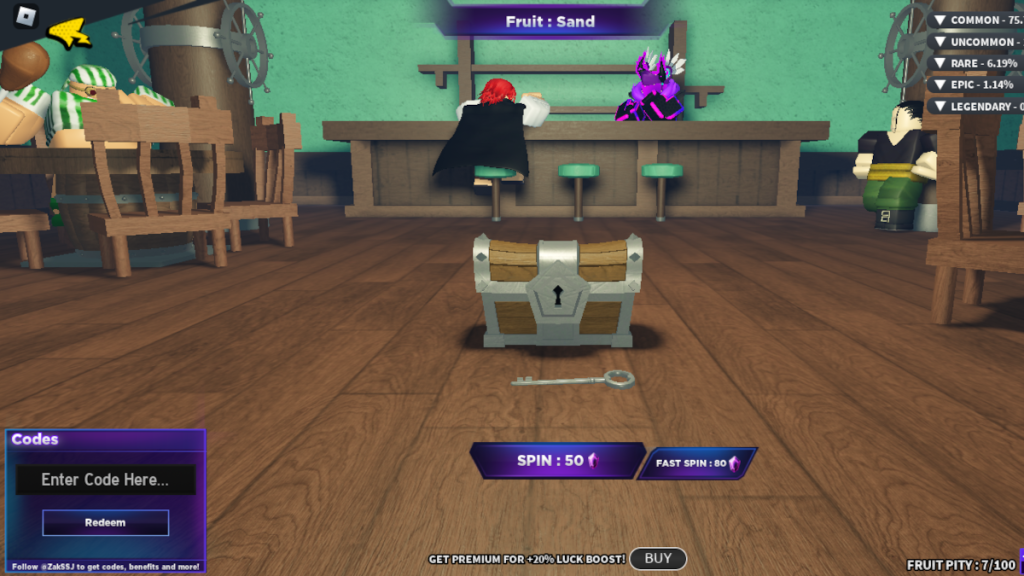Image resolution: width=1024 pixels, height=576 pixels.
Task: Click the yellow back arrow
Action: point(70,34)
